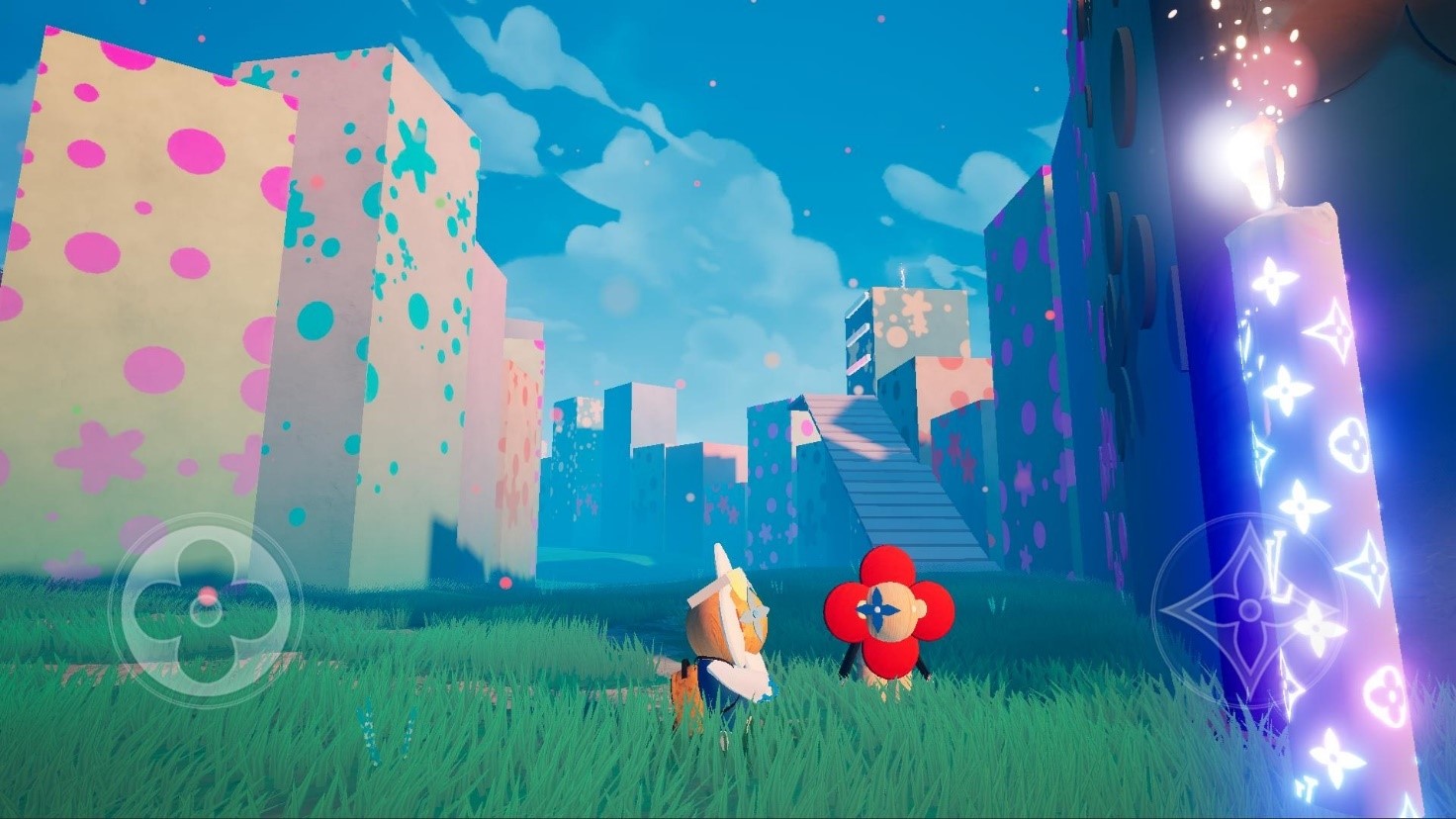Tap the flower-shaped virtual joystick
This screenshot has width=1456, height=819.
(x=206, y=610)
